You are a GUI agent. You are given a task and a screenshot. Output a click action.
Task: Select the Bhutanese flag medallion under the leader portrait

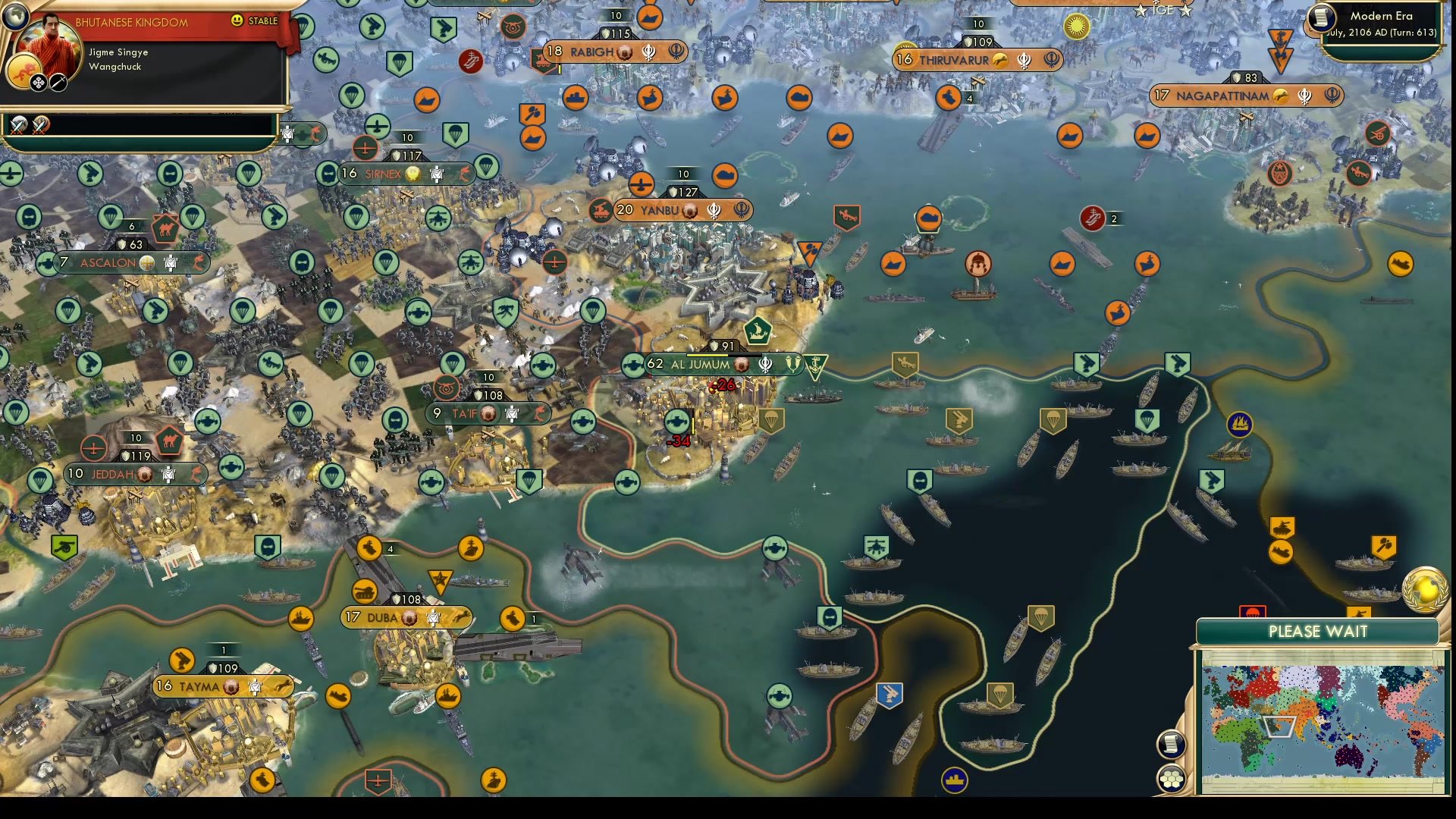click(25, 70)
